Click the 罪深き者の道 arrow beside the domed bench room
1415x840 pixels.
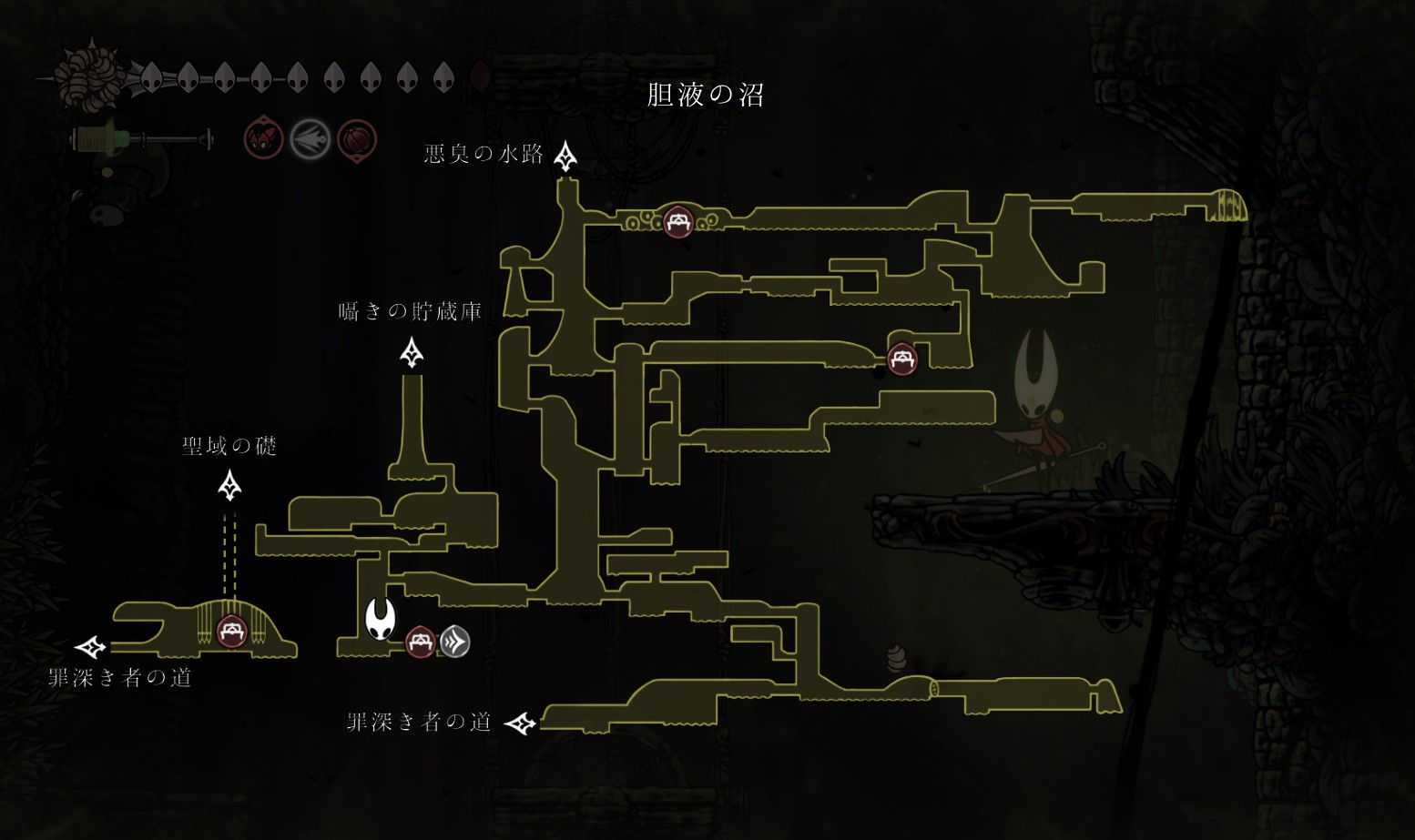click(90, 647)
